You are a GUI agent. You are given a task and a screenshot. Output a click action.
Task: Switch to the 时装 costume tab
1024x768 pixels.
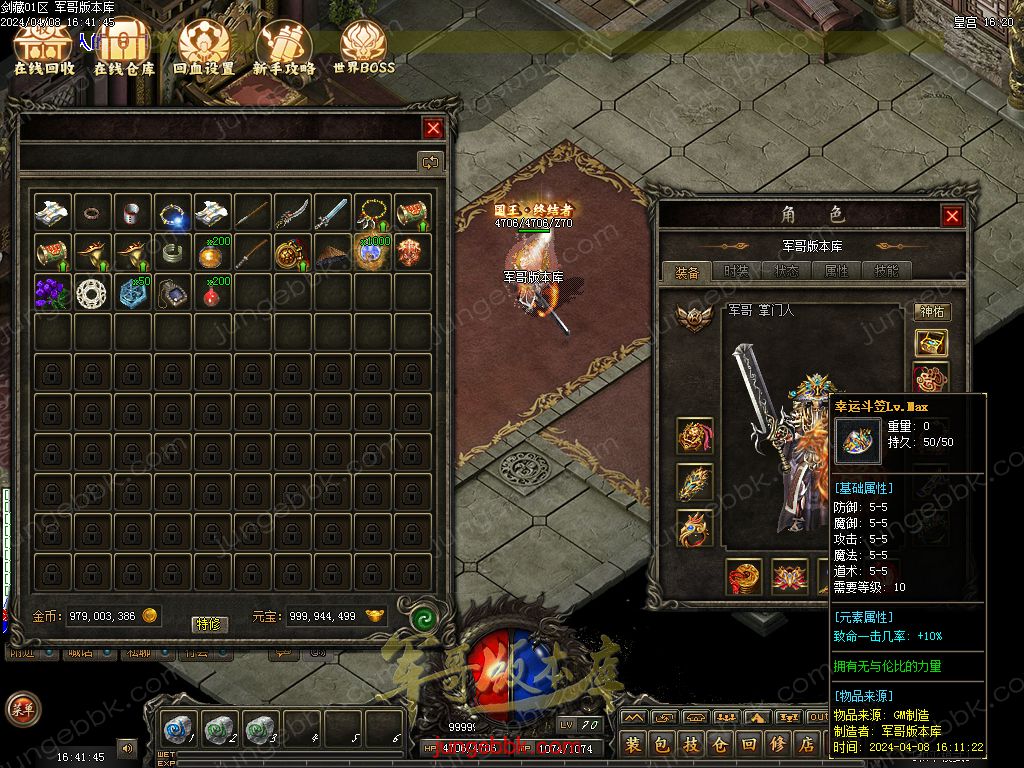click(x=737, y=271)
